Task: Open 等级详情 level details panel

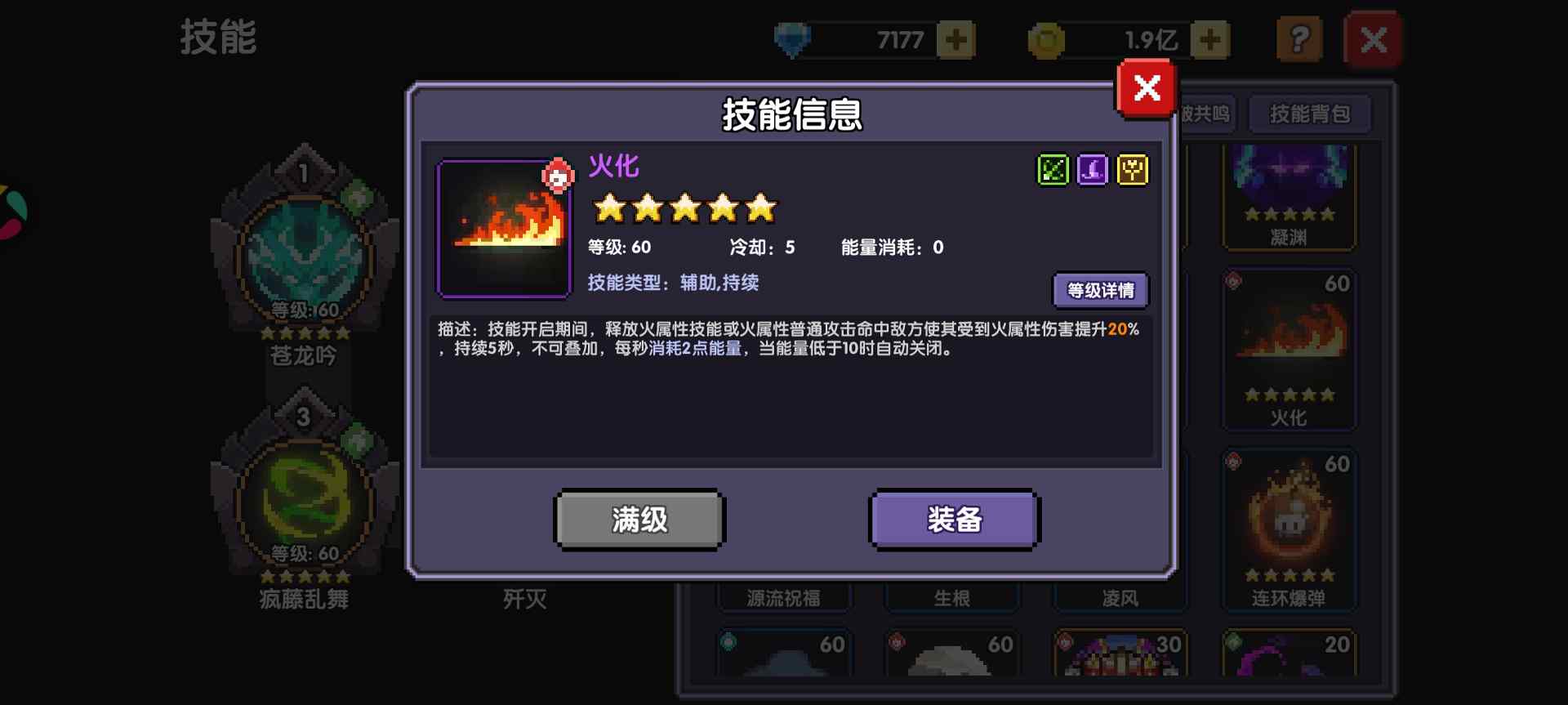Action: (x=1102, y=291)
